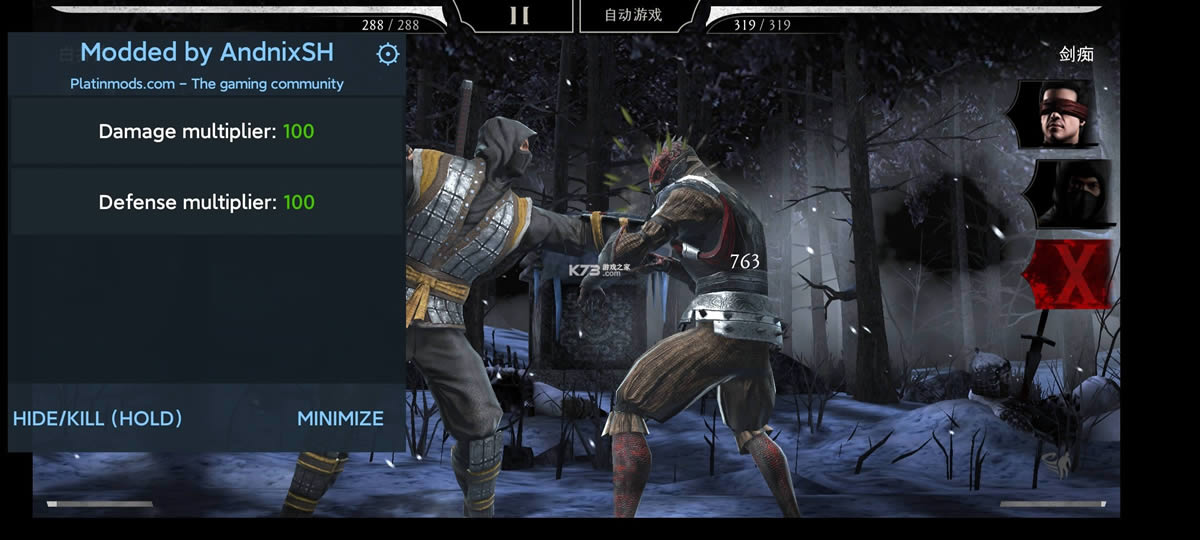Toggle the 自动游戏 auto-play button
Viewport: 1200px width, 540px height.
[x=633, y=15]
